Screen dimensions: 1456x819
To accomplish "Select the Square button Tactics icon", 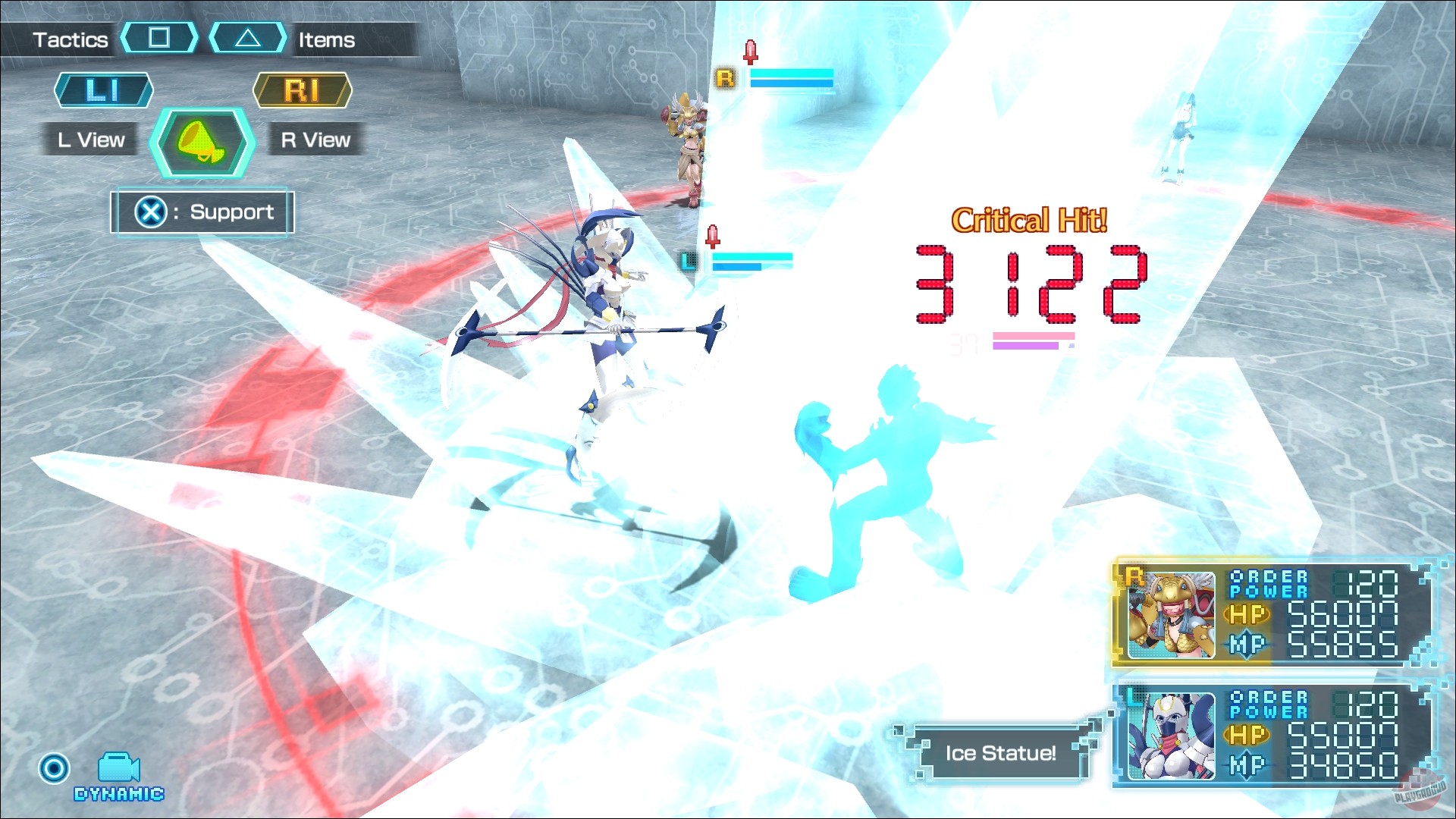I will point(159,37).
